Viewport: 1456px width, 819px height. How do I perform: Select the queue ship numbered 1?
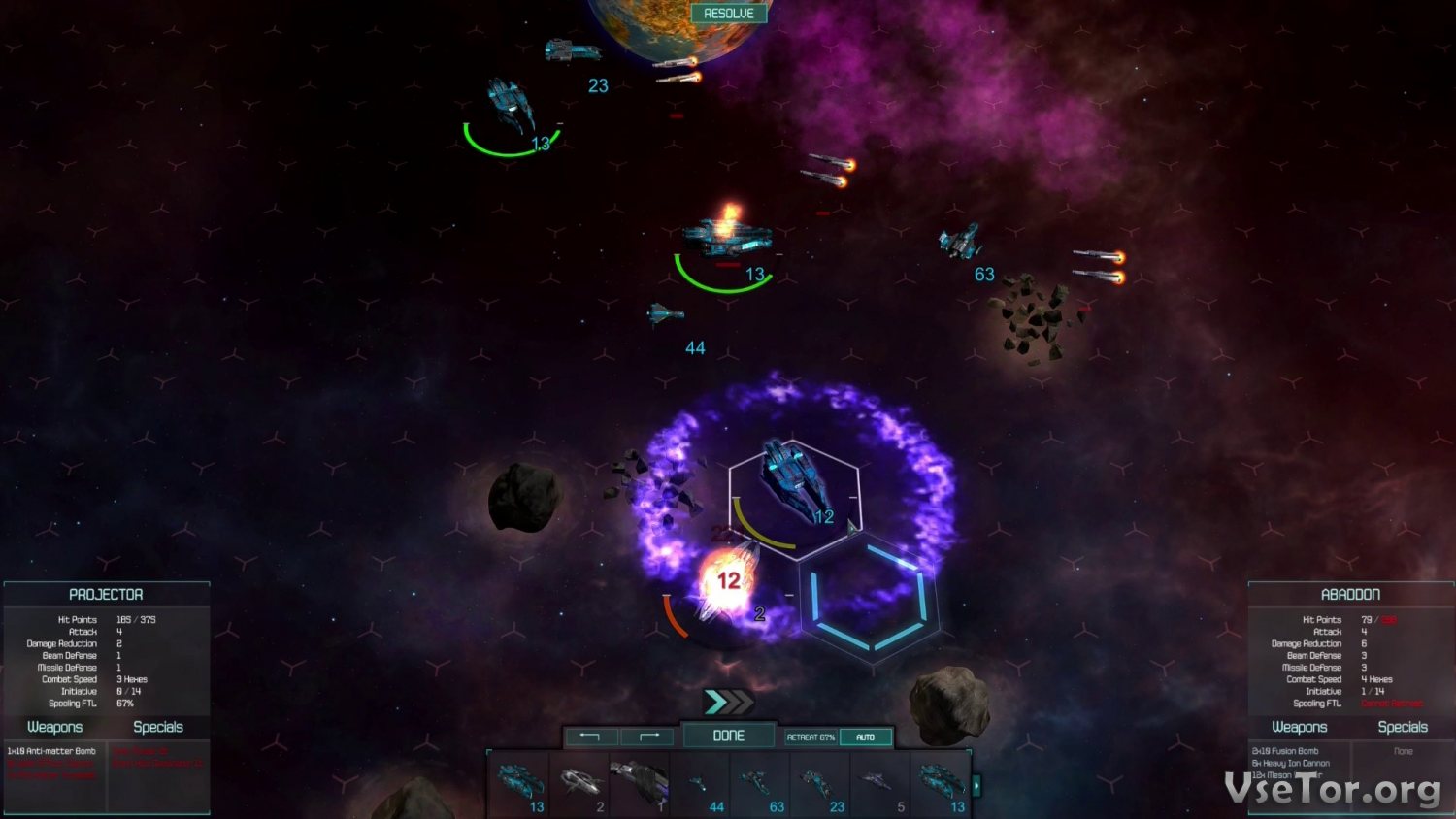point(640,783)
